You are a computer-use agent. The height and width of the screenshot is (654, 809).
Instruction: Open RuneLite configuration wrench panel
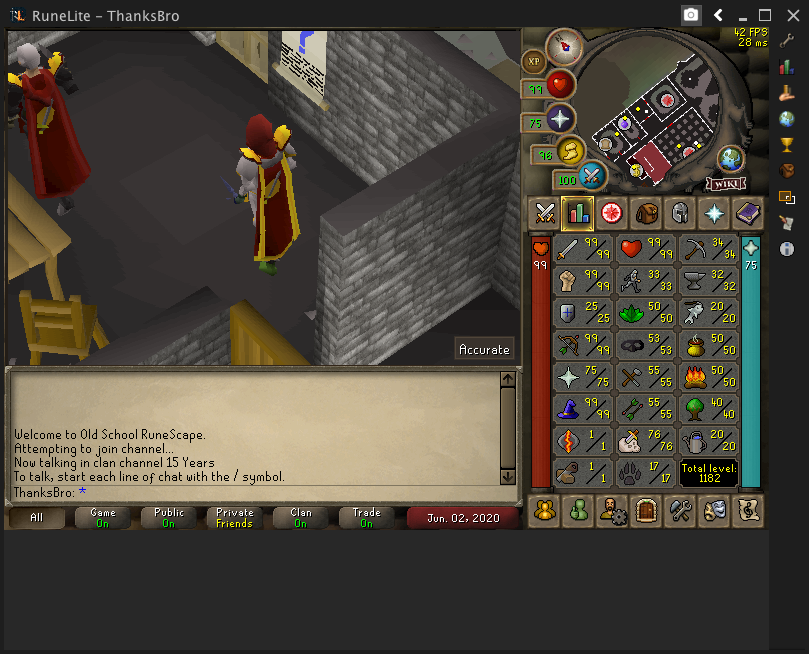tap(787, 42)
